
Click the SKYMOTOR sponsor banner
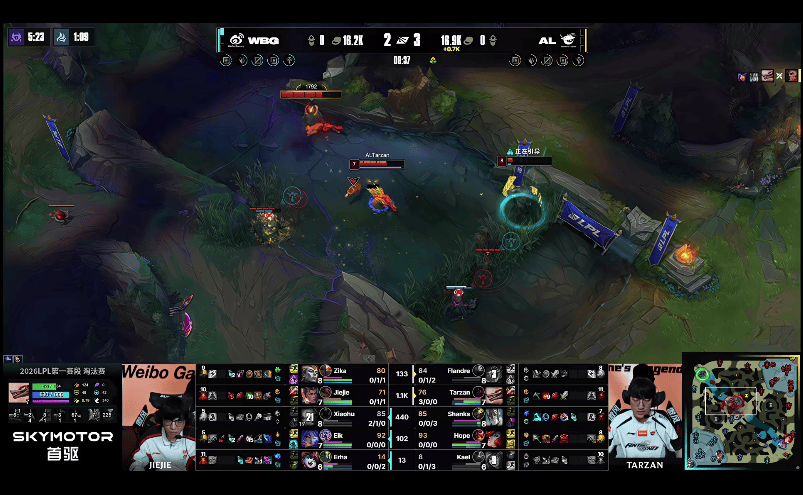point(62,445)
